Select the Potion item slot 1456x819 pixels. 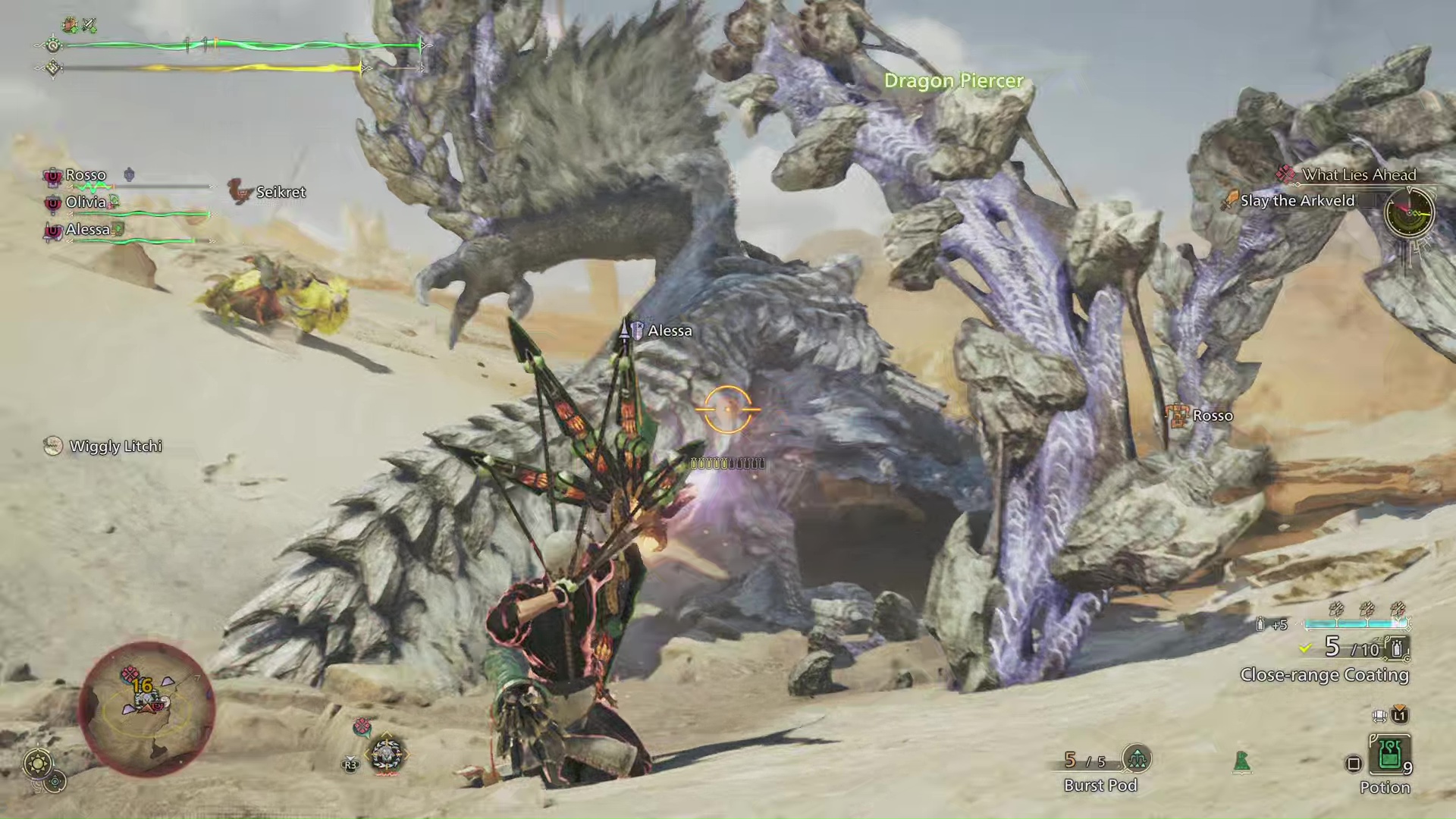pyautogui.click(x=1389, y=755)
